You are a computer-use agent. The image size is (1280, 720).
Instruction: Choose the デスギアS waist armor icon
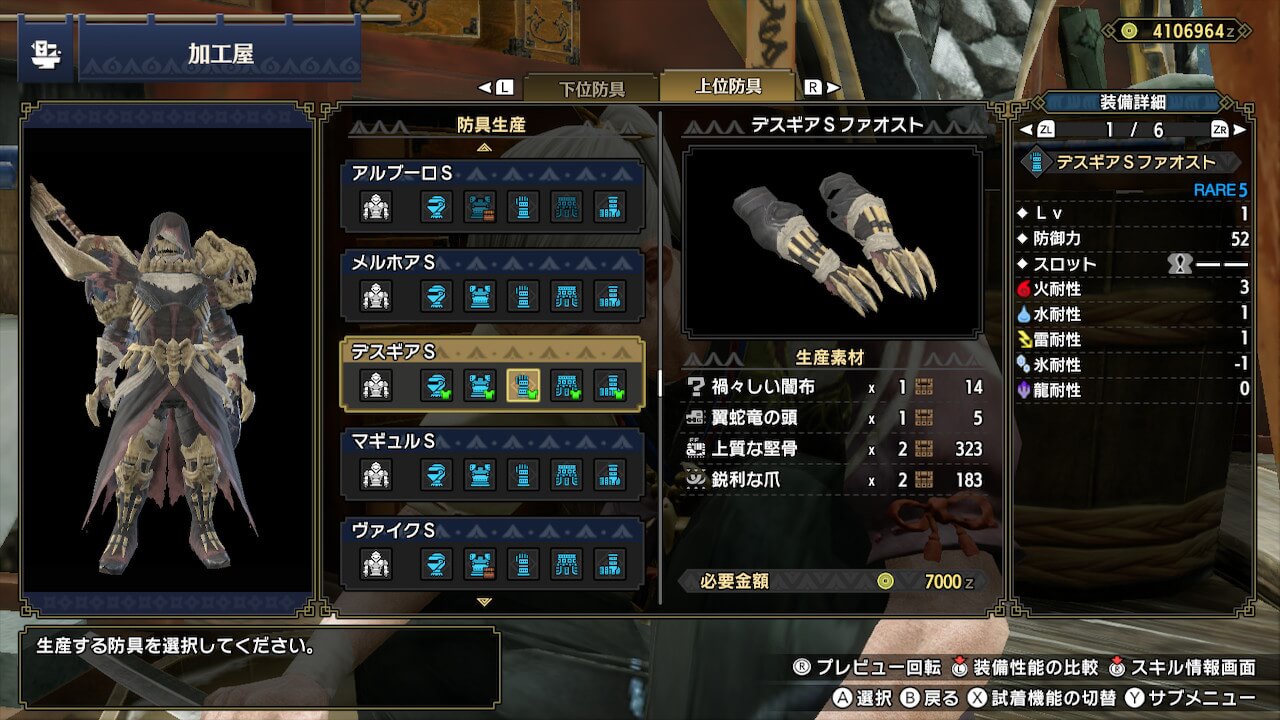click(567, 385)
